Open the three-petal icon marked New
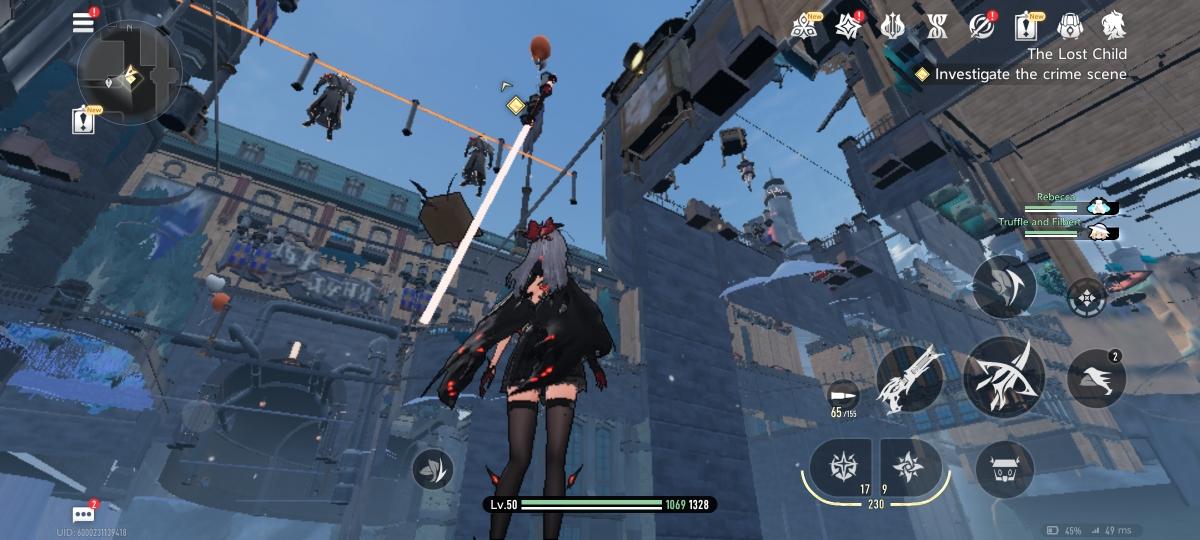This screenshot has height=540, width=1200. tap(803, 26)
